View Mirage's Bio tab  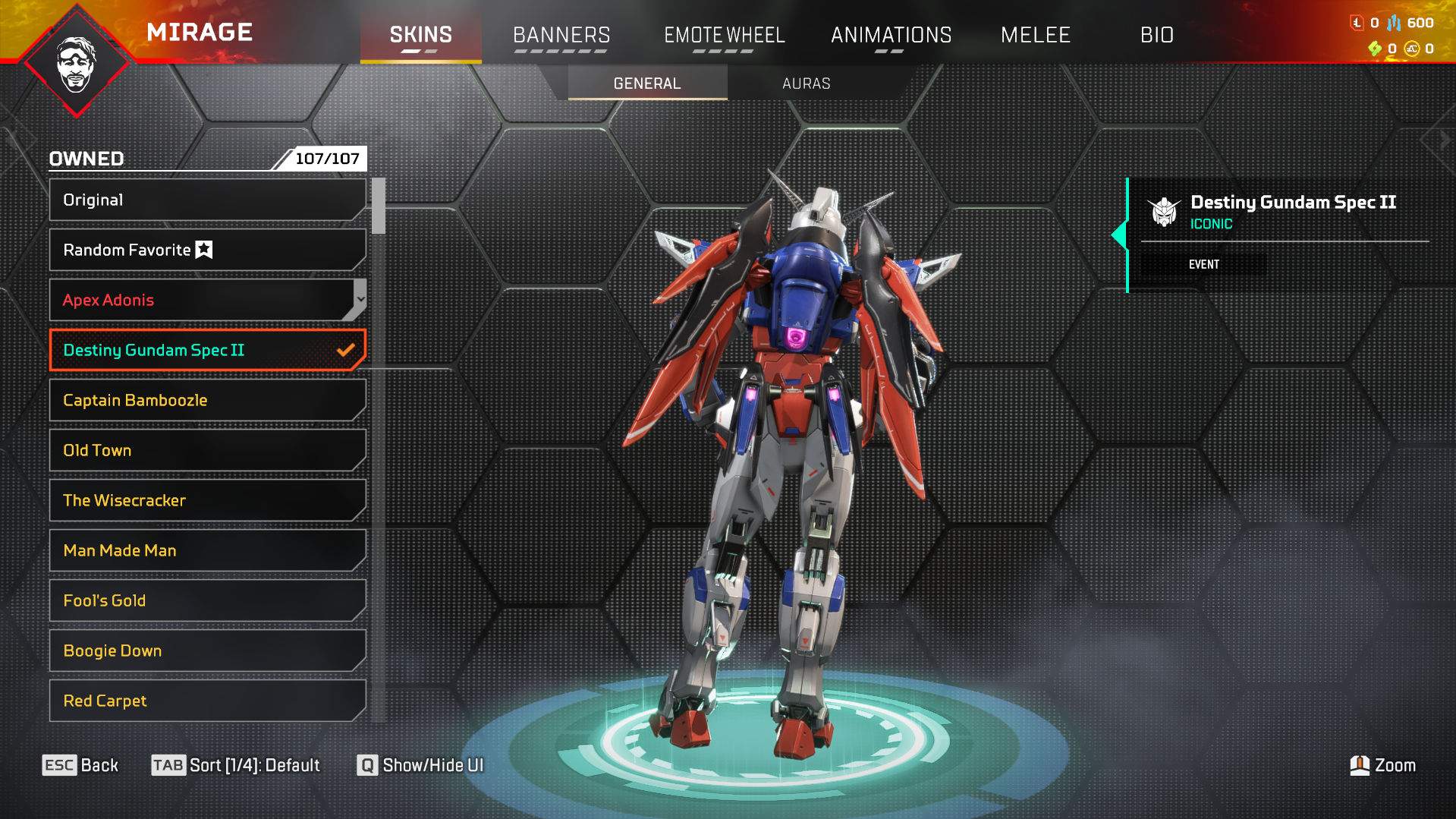click(1156, 35)
